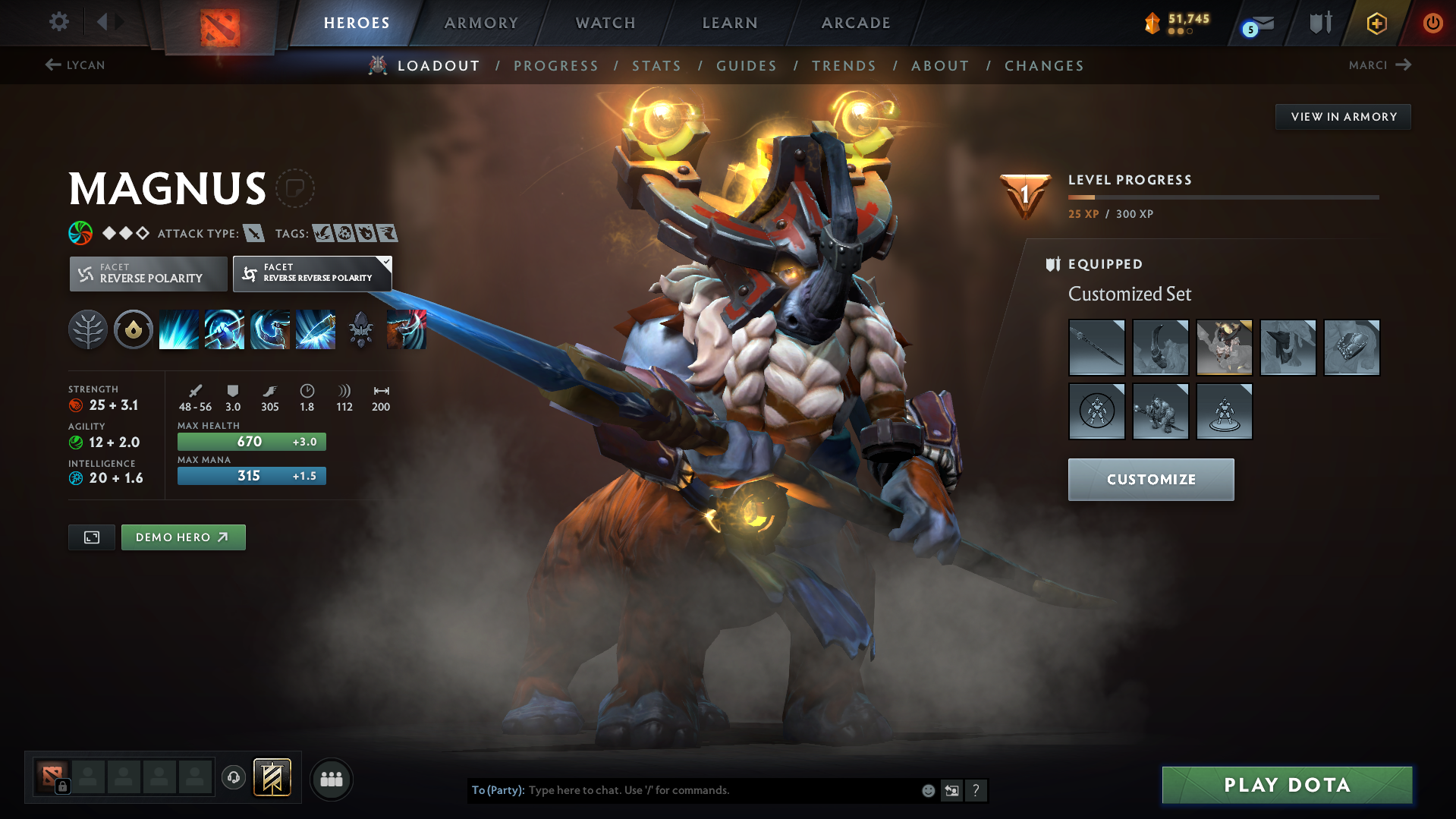Open hero Trends page
The width and height of the screenshot is (1456, 819).
click(844, 66)
